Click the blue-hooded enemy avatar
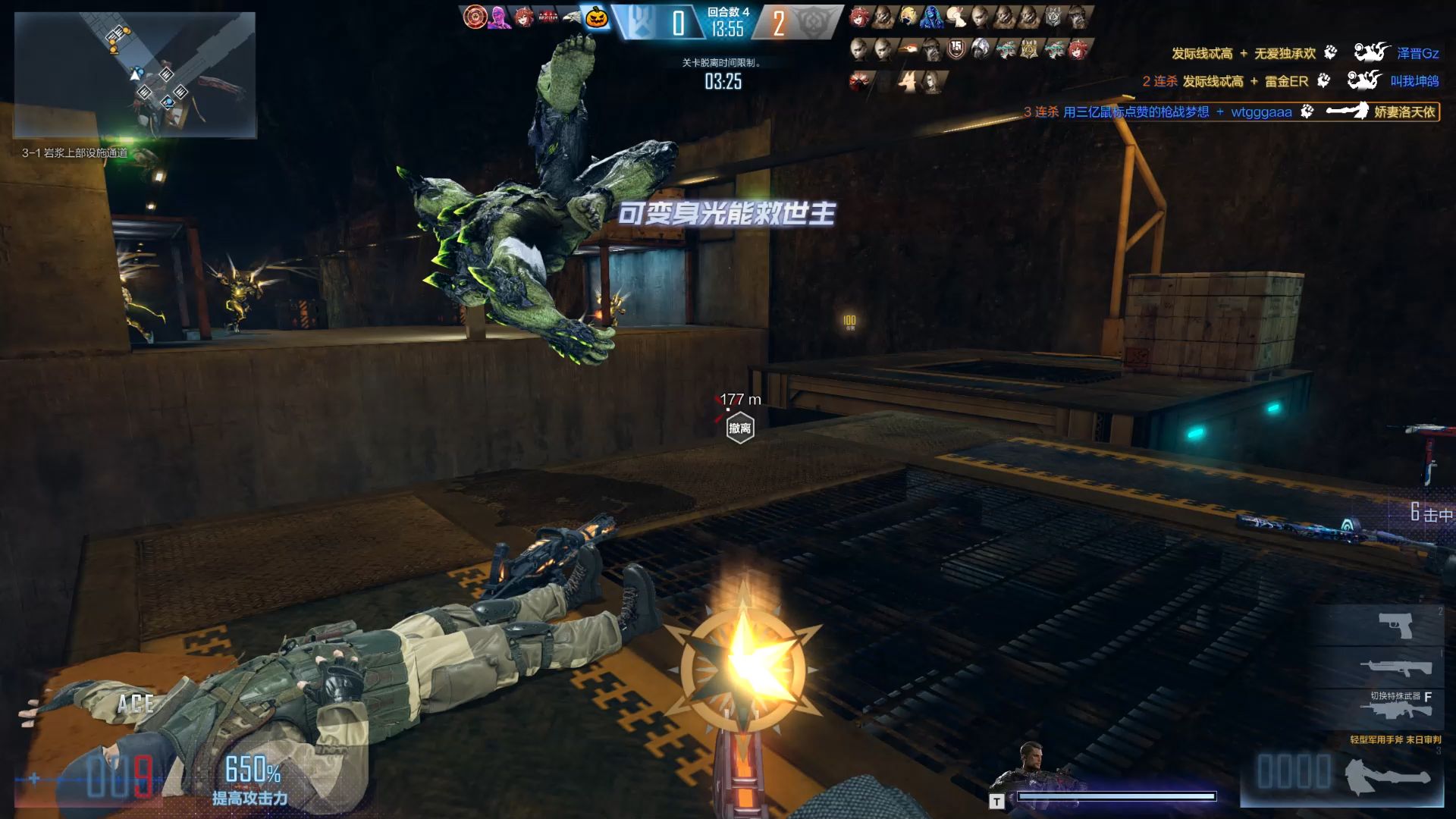Screen dimensions: 1456x819 (932, 17)
